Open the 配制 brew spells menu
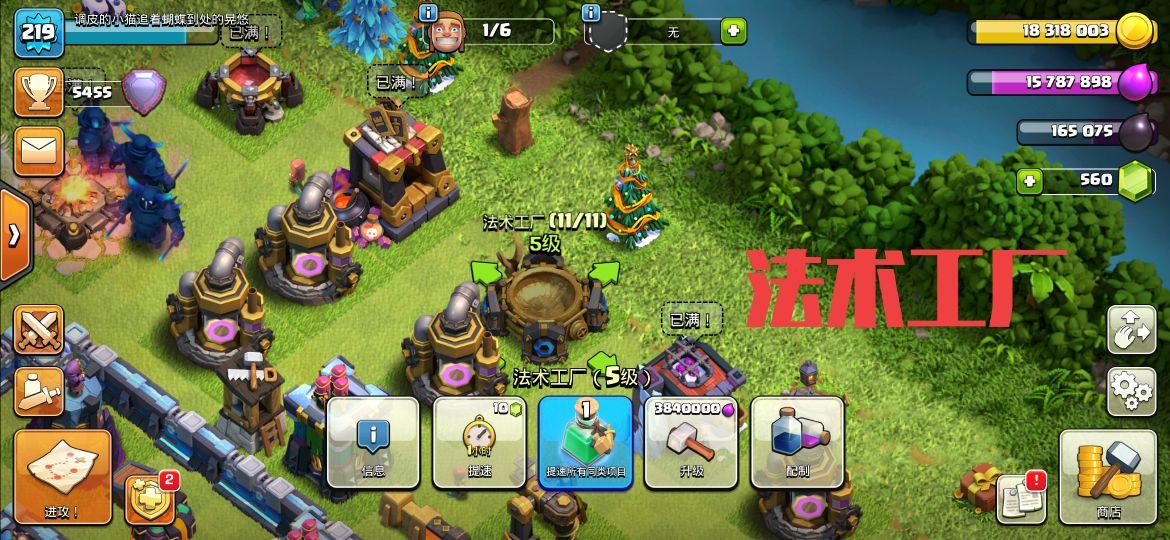Screen dimensions: 1170x540 click(797, 443)
